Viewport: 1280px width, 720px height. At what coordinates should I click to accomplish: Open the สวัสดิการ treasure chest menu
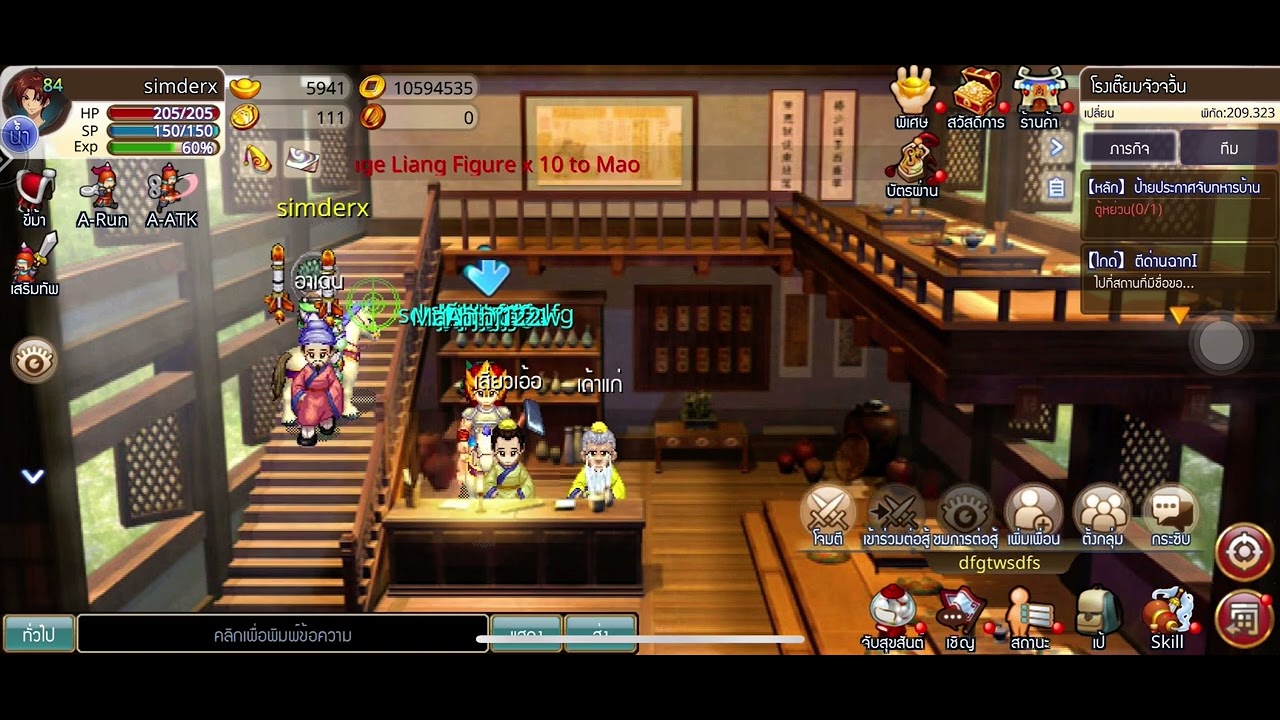[x=975, y=95]
